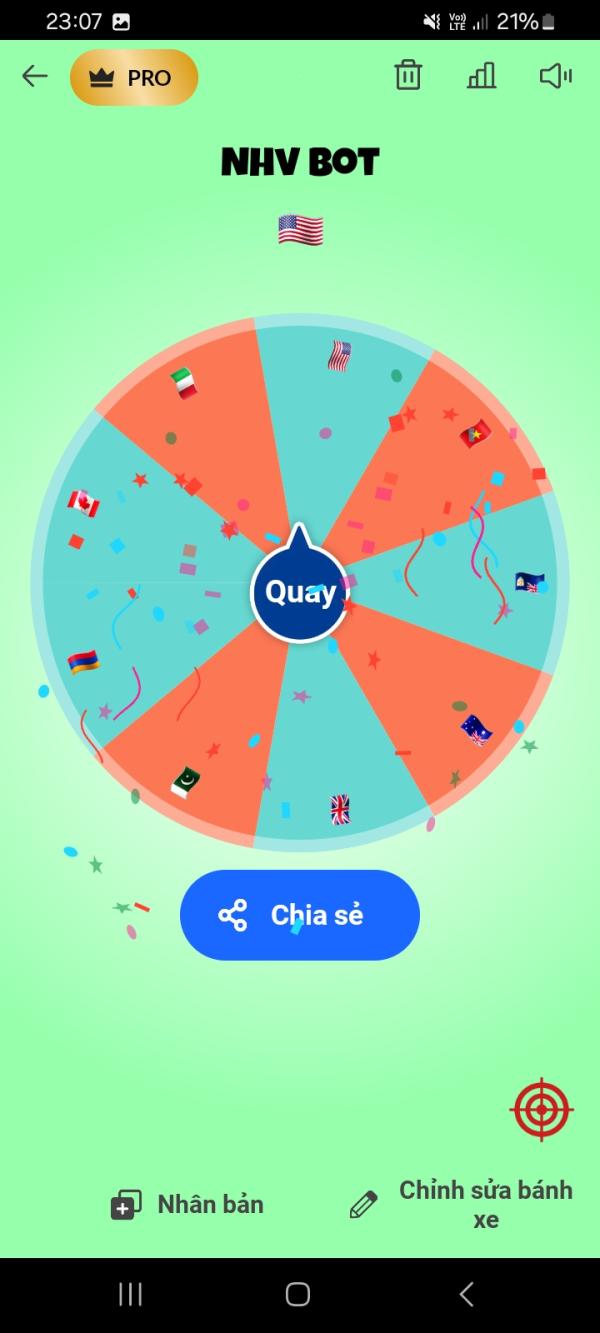Open the PRO upgrade badge
Viewport: 600px width, 1333px height.
point(134,78)
